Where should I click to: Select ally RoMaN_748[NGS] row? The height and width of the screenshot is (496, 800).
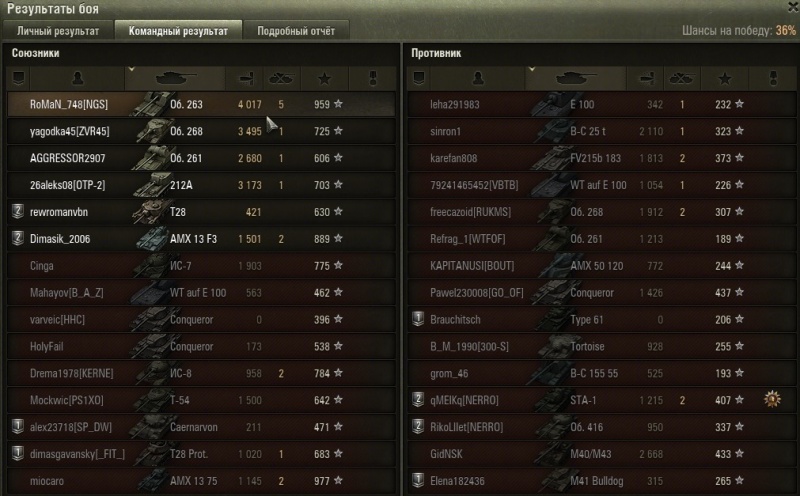click(200, 104)
